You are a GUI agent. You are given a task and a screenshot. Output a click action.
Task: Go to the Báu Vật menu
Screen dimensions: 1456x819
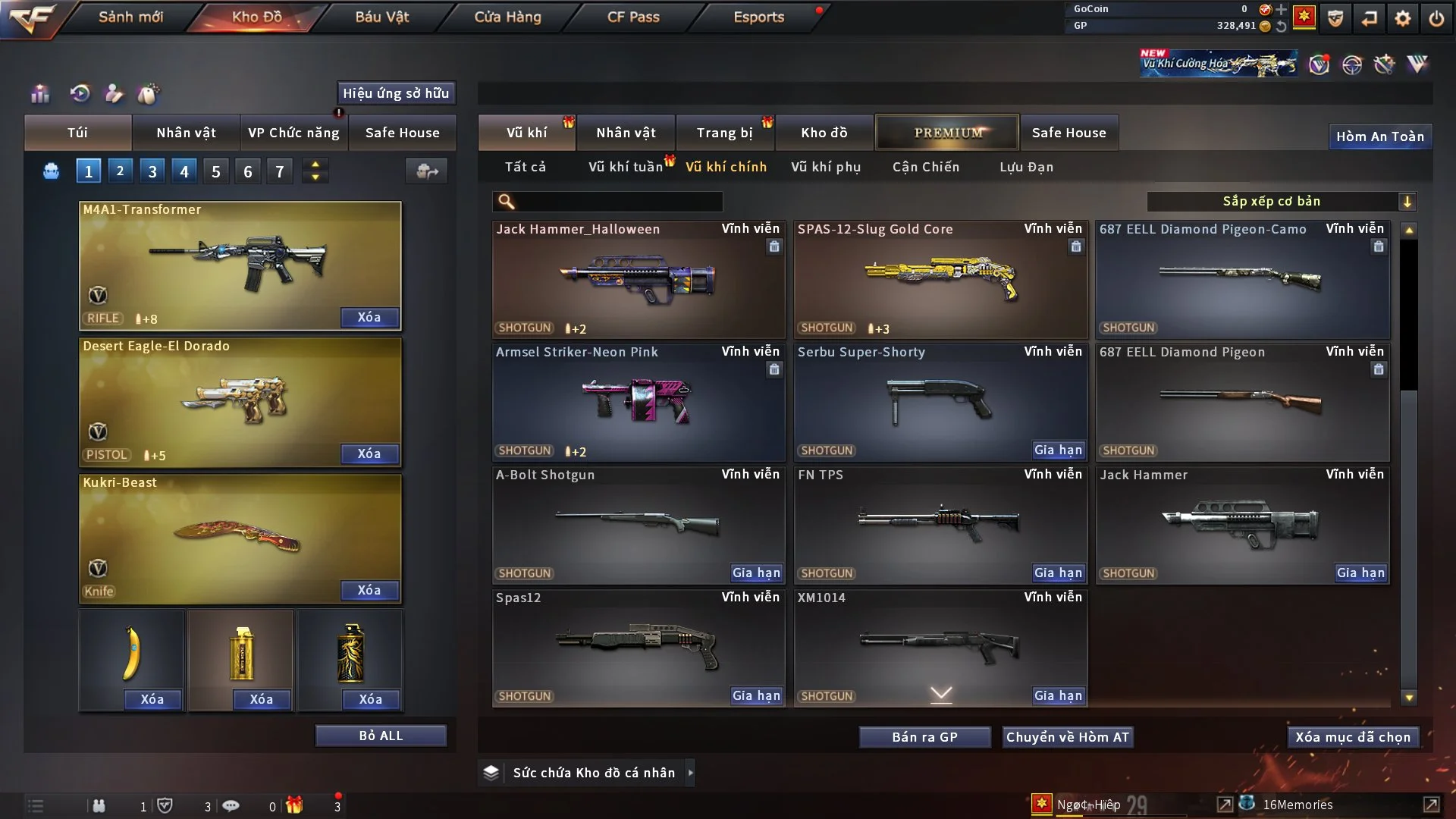[381, 17]
